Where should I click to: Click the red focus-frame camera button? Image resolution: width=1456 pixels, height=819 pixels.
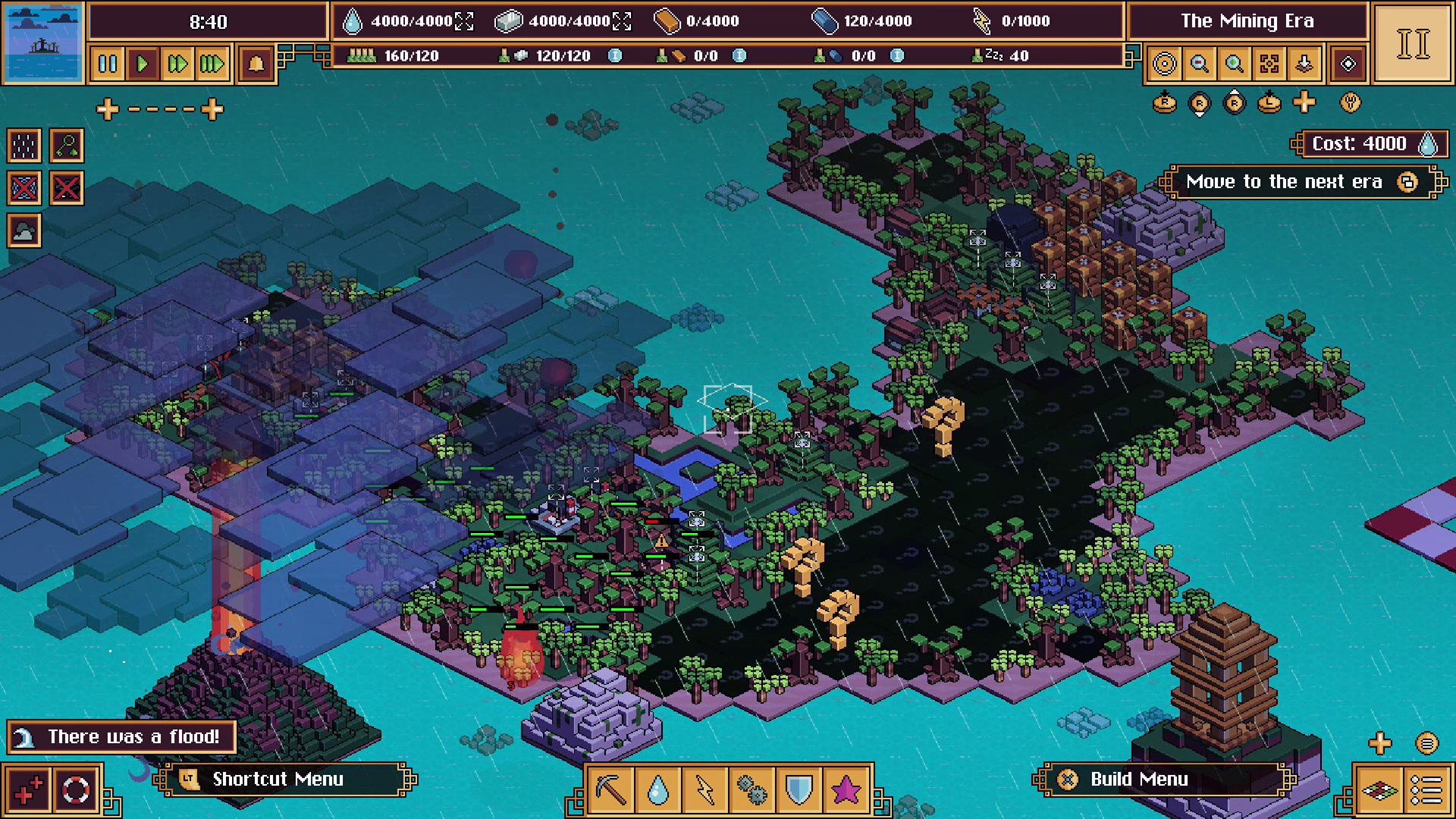point(1269,64)
